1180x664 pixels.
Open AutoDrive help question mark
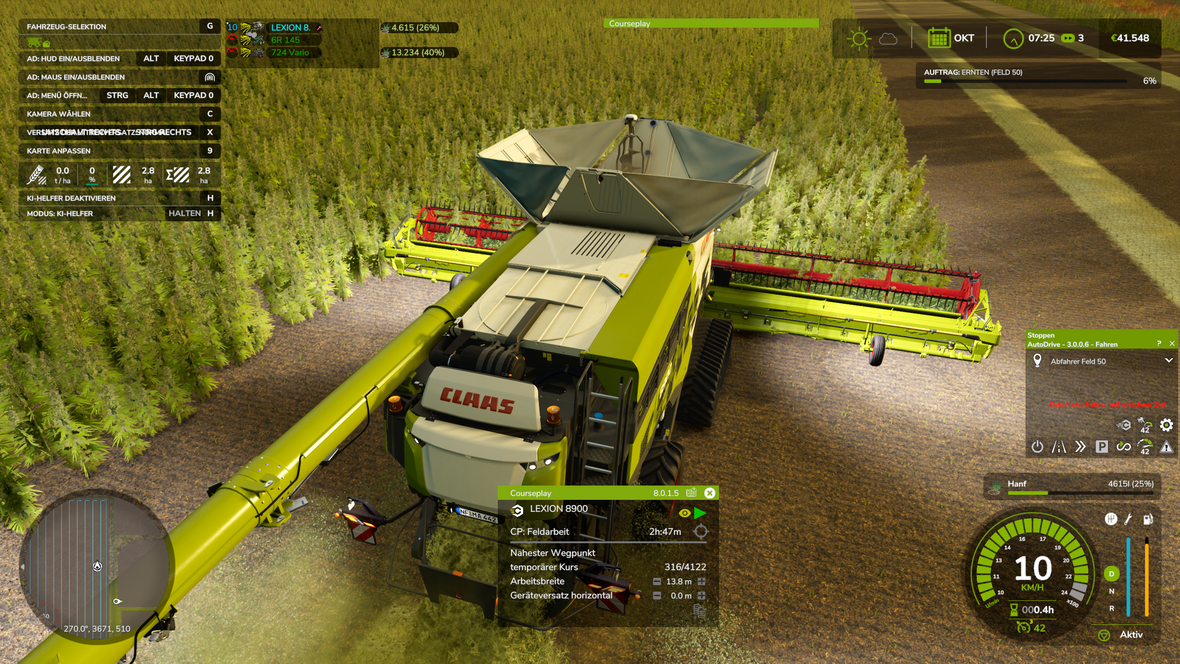[x=1159, y=344]
